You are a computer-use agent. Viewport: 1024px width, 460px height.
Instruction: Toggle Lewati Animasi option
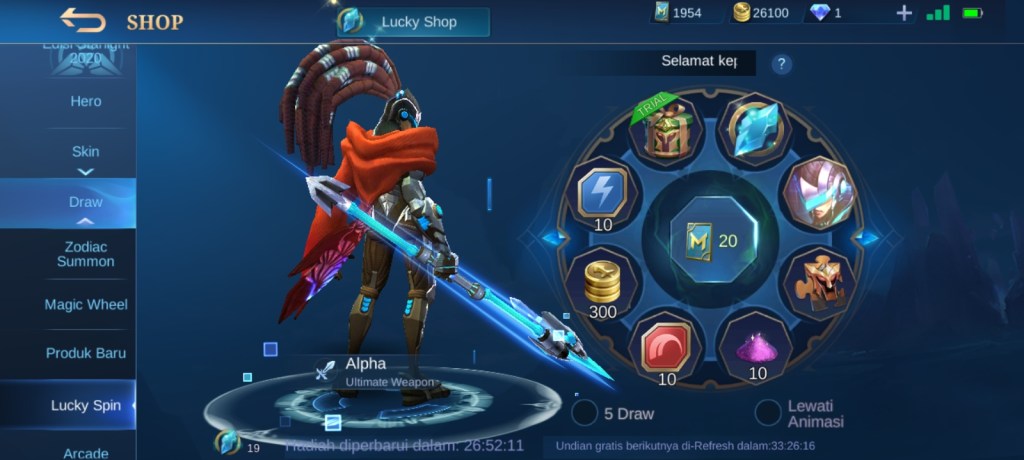pyautogui.click(x=768, y=412)
